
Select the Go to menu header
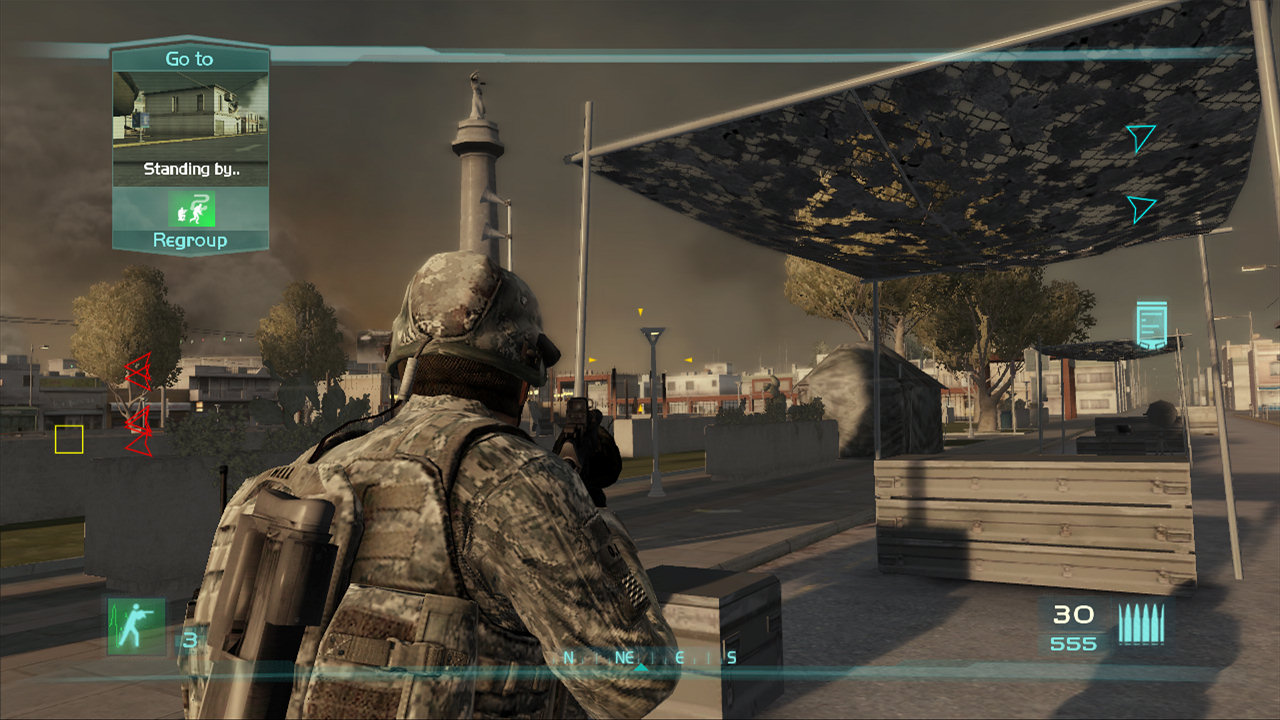(189, 59)
